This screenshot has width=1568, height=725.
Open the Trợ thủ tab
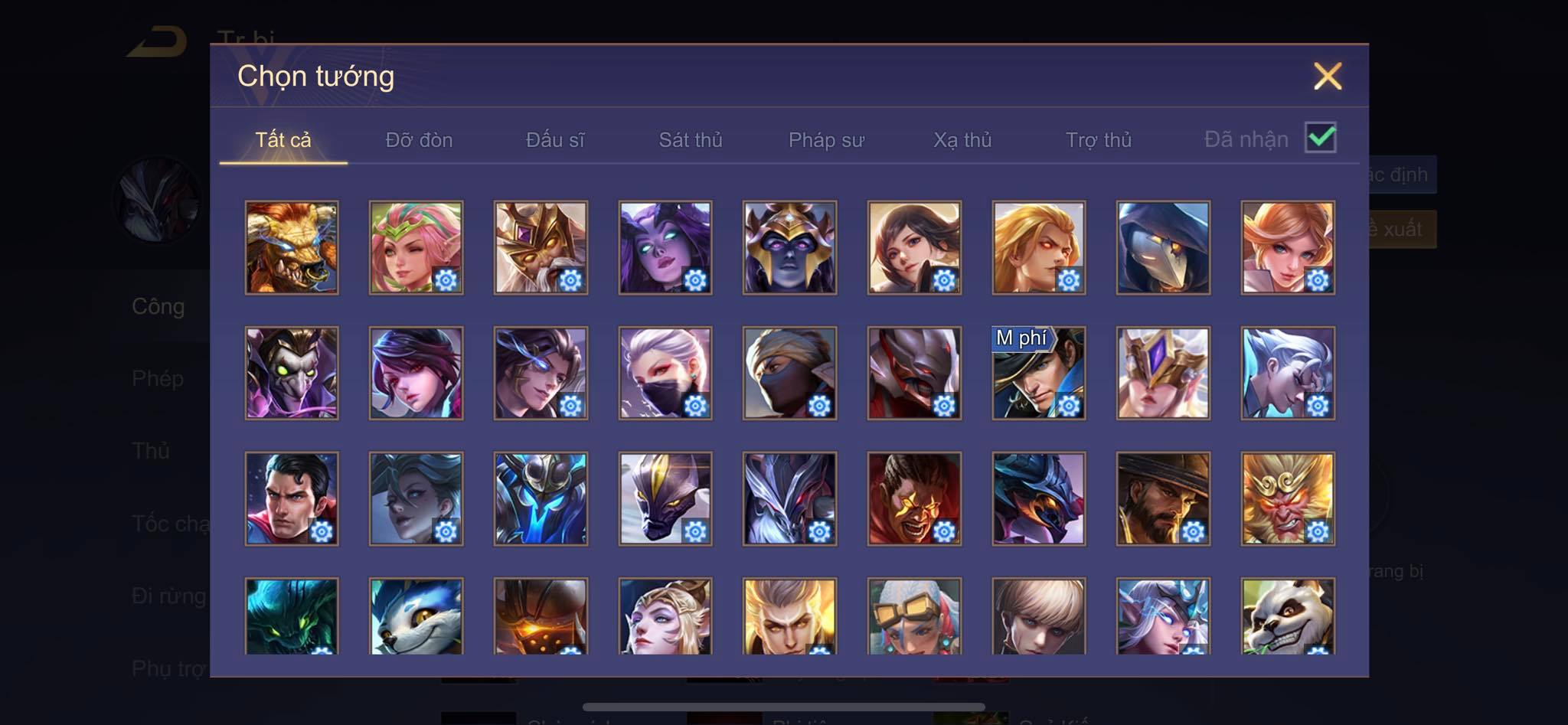pos(1099,140)
